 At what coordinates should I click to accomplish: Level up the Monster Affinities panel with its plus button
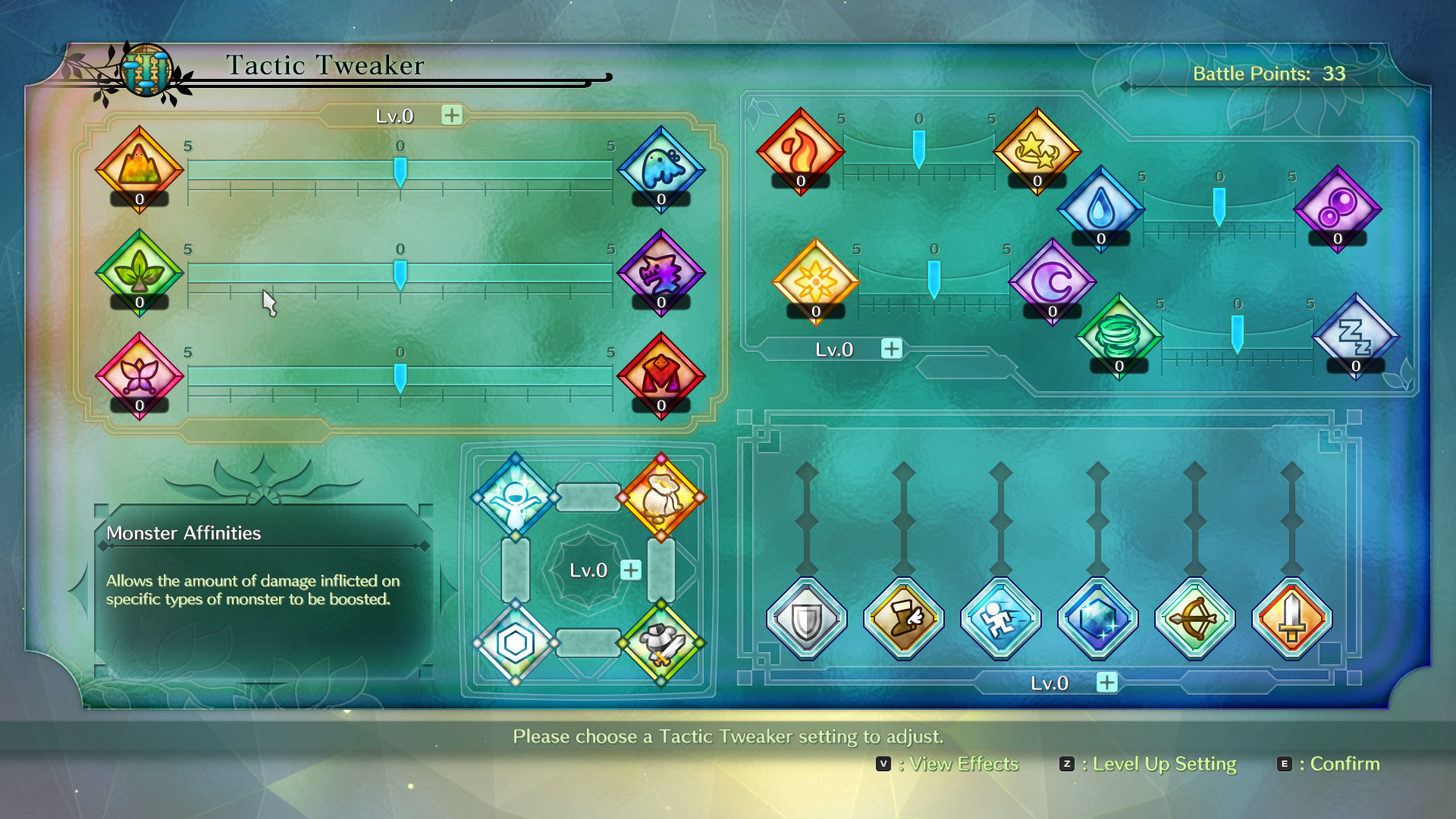[x=452, y=115]
